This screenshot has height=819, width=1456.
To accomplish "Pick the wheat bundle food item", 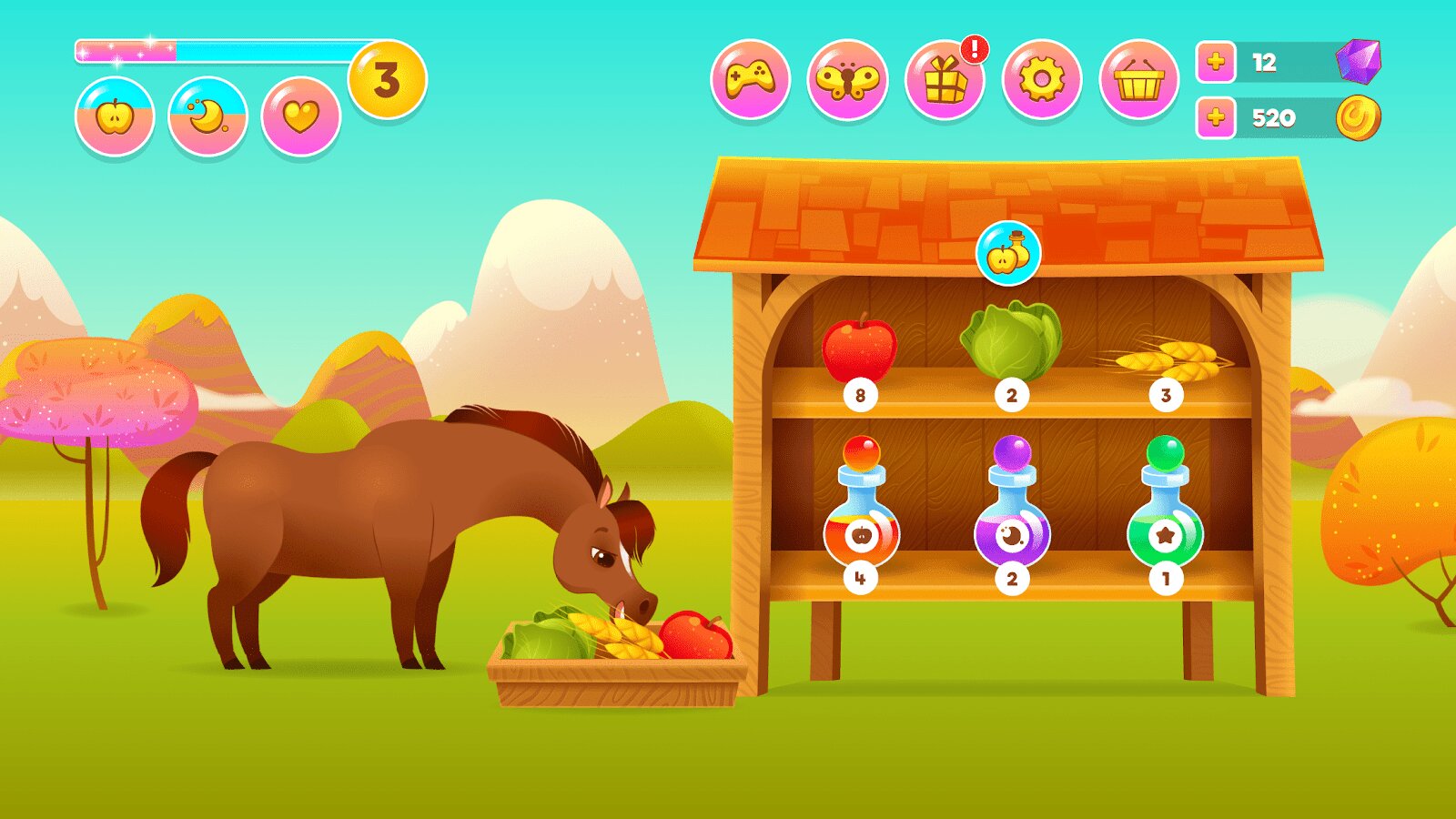I will pos(1166,359).
